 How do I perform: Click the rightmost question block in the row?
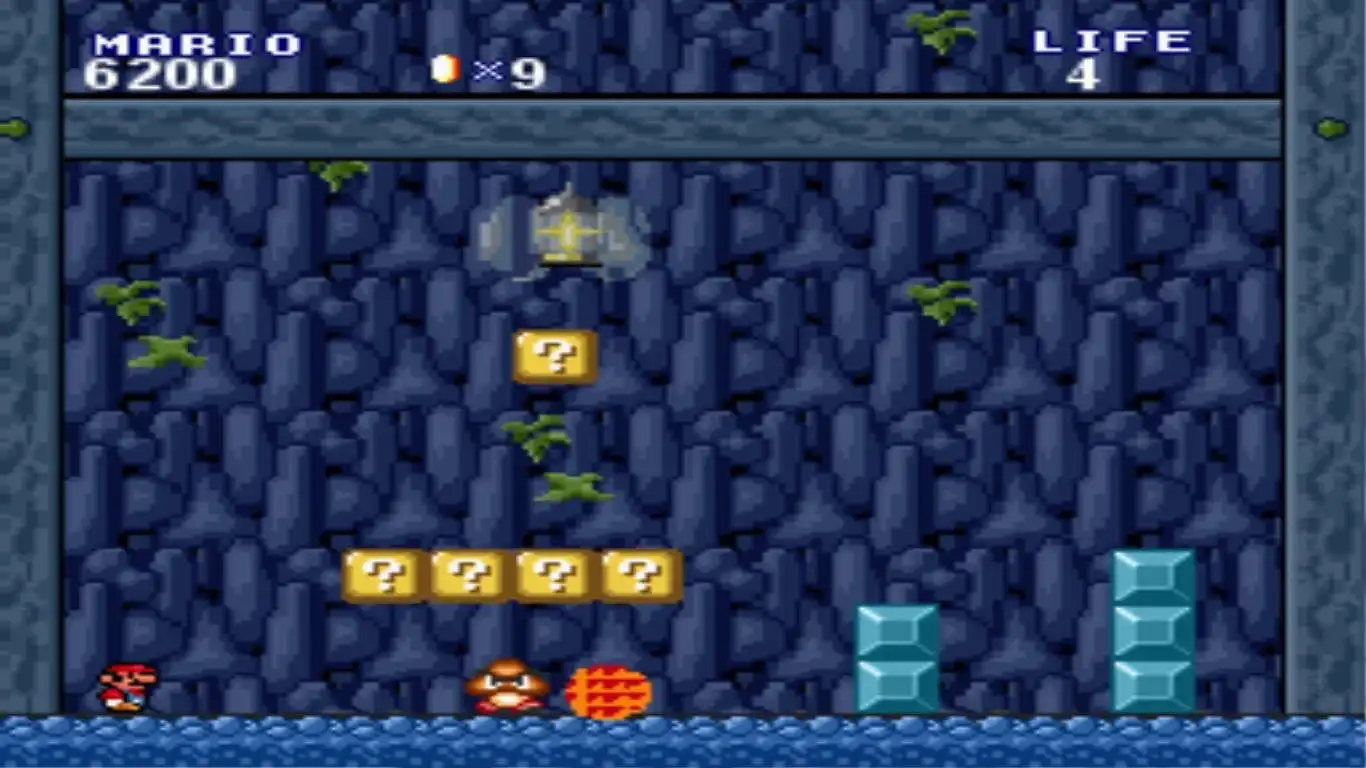637,577
